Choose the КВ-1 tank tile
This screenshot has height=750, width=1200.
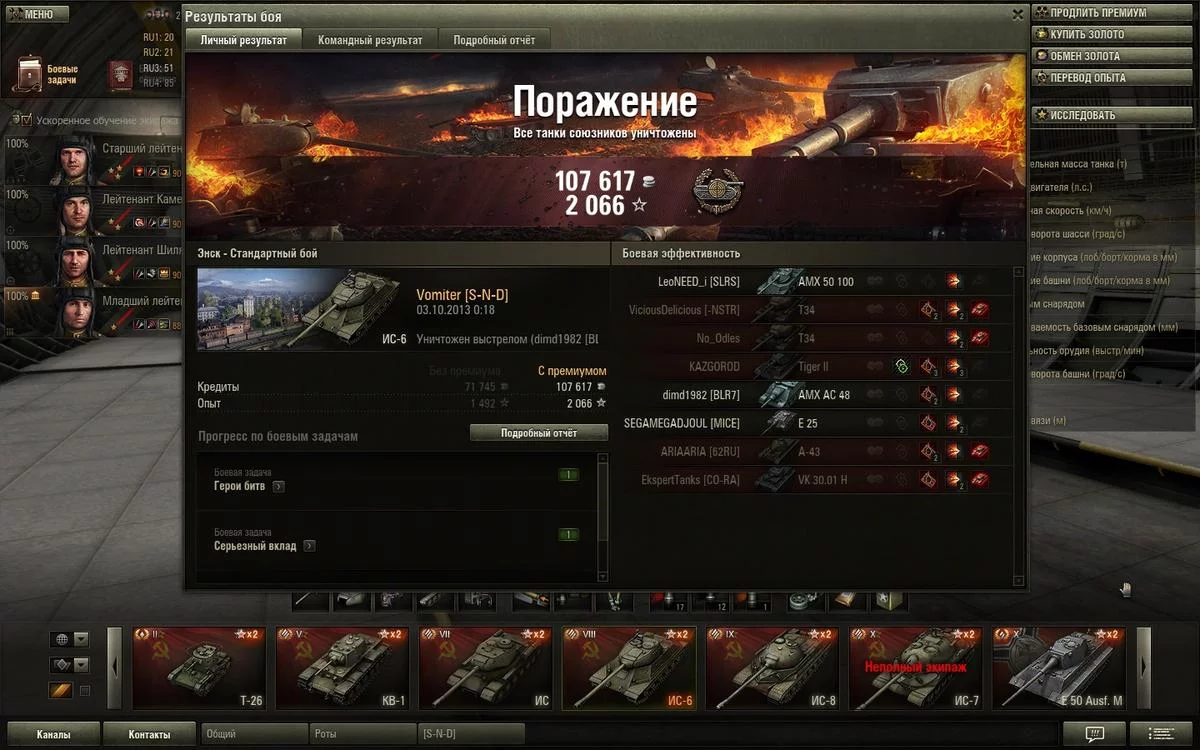tap(343, 667)
